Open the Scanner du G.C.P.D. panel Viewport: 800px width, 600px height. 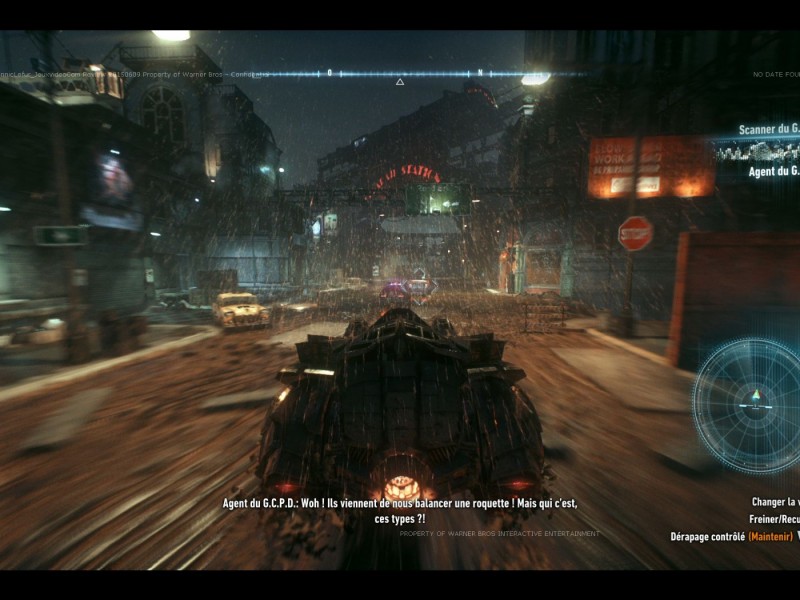coord(766,130)
